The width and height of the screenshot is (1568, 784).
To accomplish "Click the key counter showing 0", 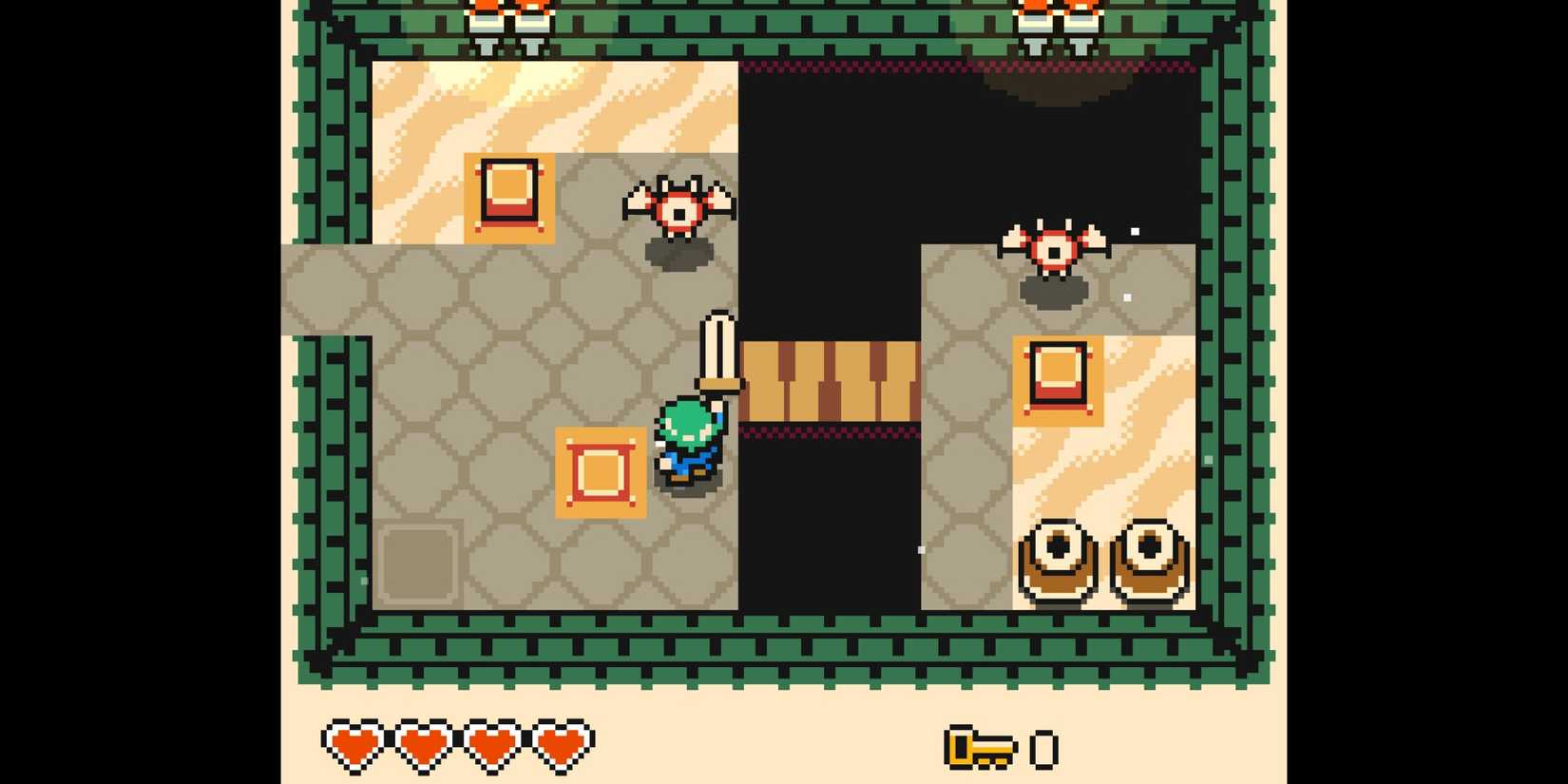I will 1043,748.
